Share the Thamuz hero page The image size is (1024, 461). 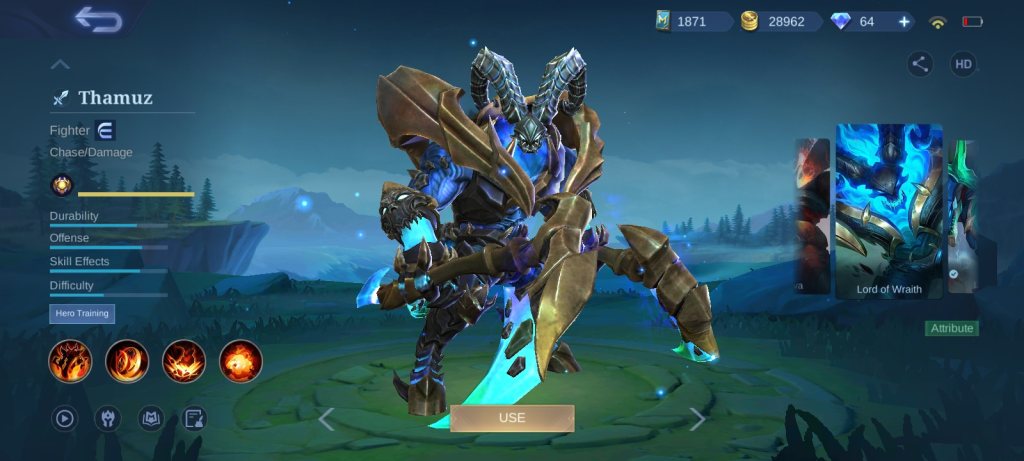920,65
